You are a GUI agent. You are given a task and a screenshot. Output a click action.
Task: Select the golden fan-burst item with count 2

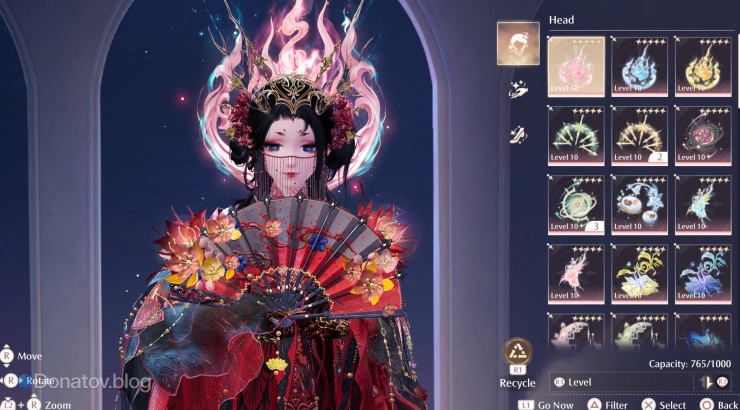pyautogui.click(x=639, y=135)
